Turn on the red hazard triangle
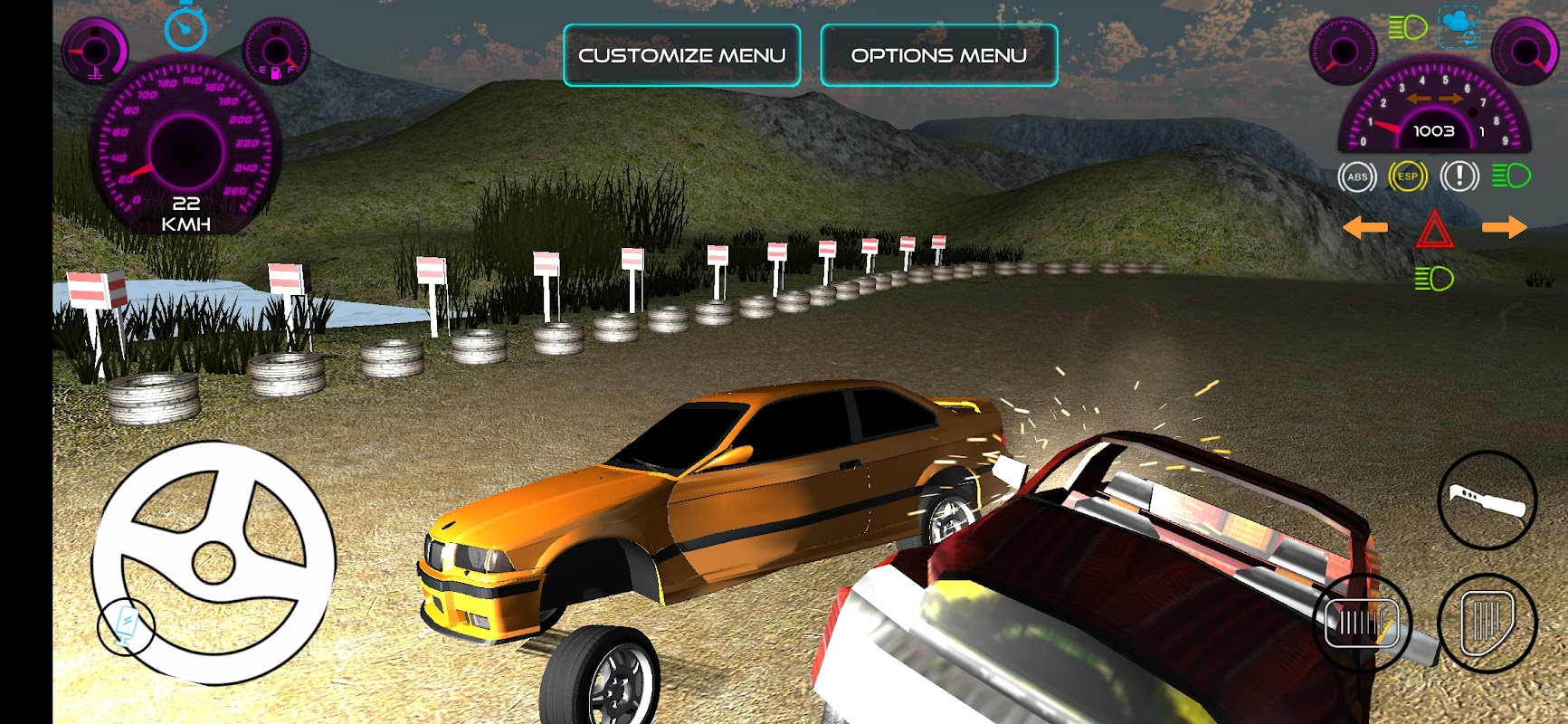This screenshot has width=1568, height=724. [1434, 229]
